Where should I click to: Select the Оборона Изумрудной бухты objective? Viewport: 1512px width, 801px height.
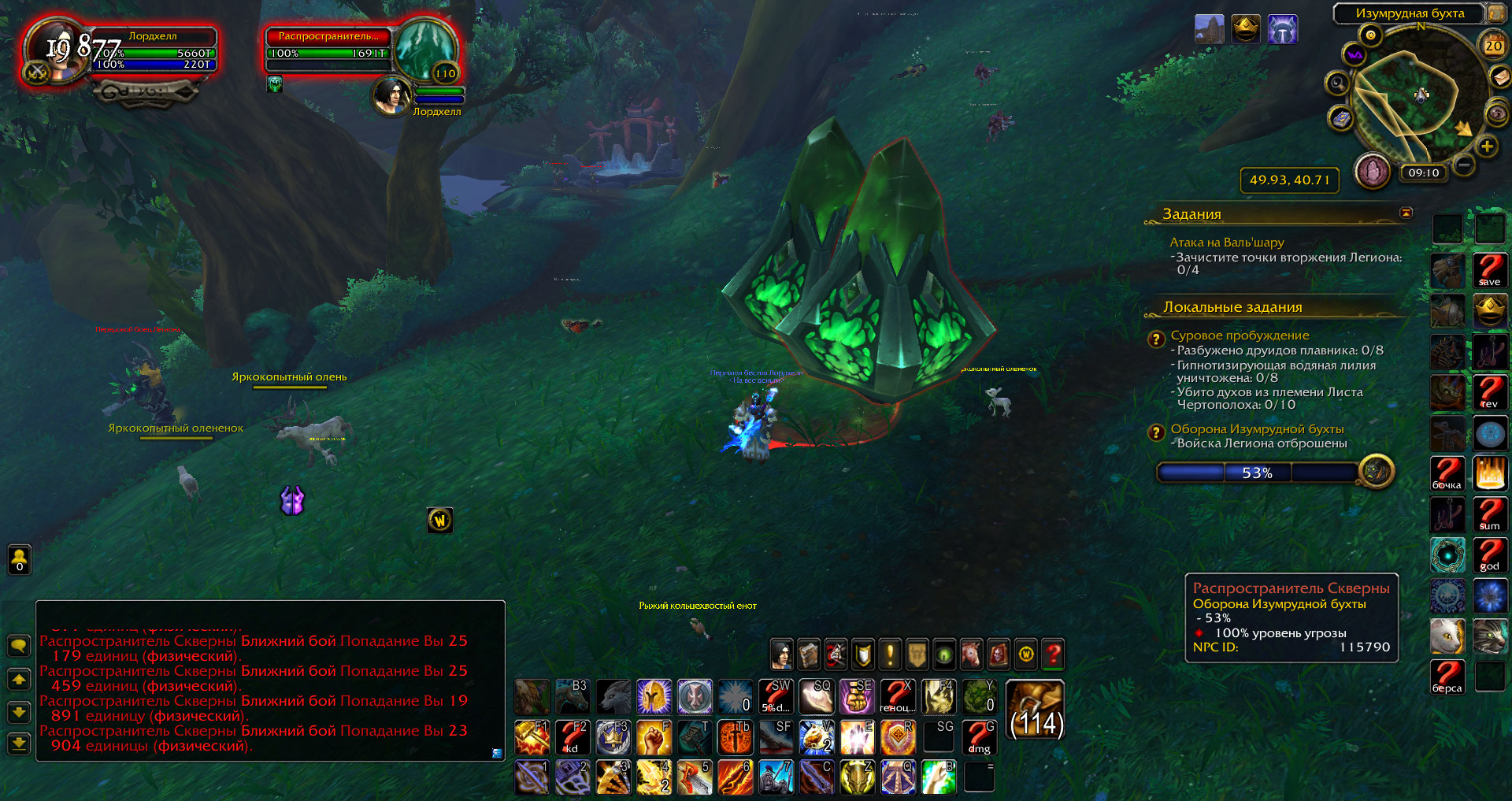coord(1257,429)
